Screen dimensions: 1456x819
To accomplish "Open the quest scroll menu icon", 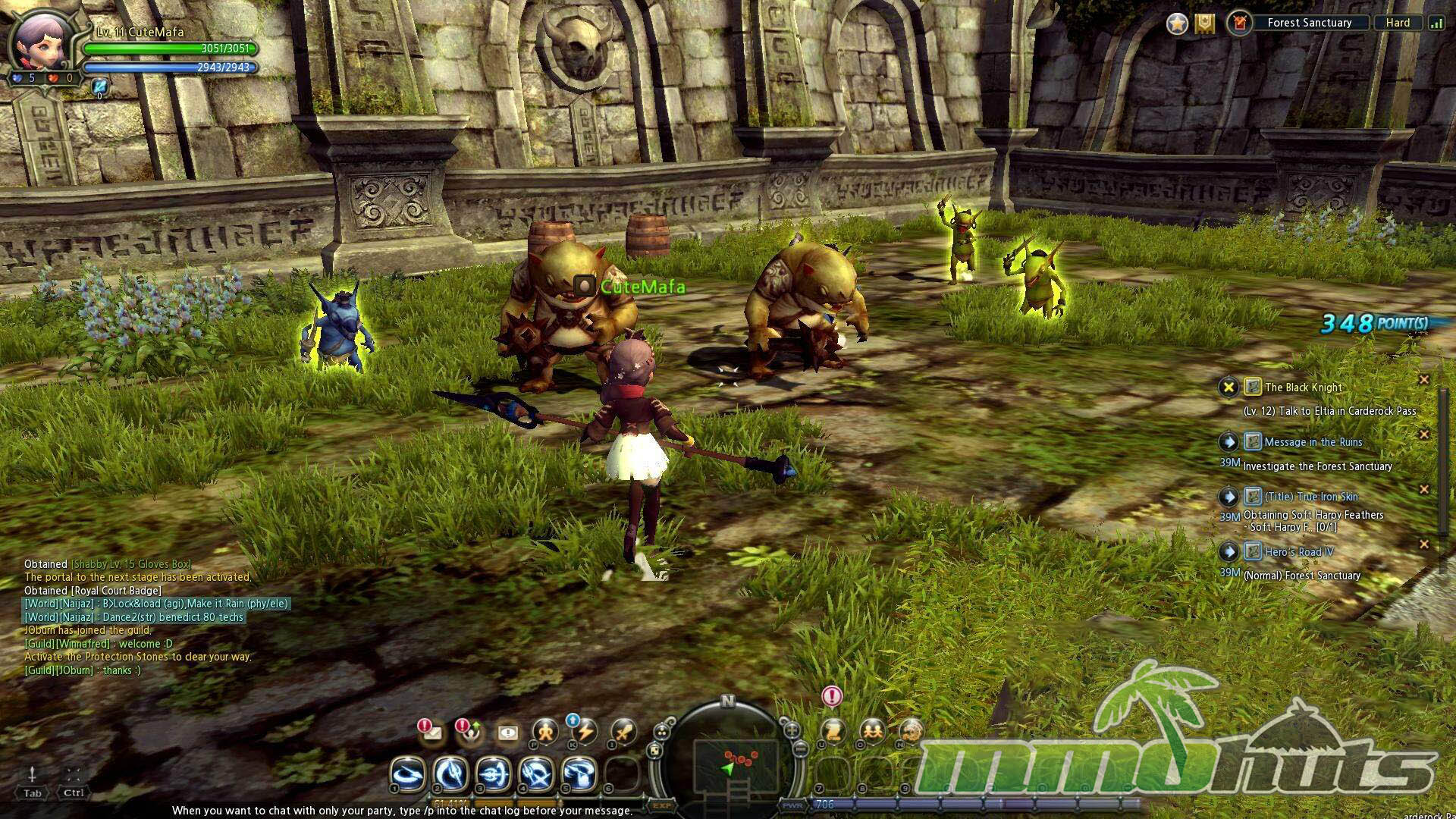I will (833, 732).
